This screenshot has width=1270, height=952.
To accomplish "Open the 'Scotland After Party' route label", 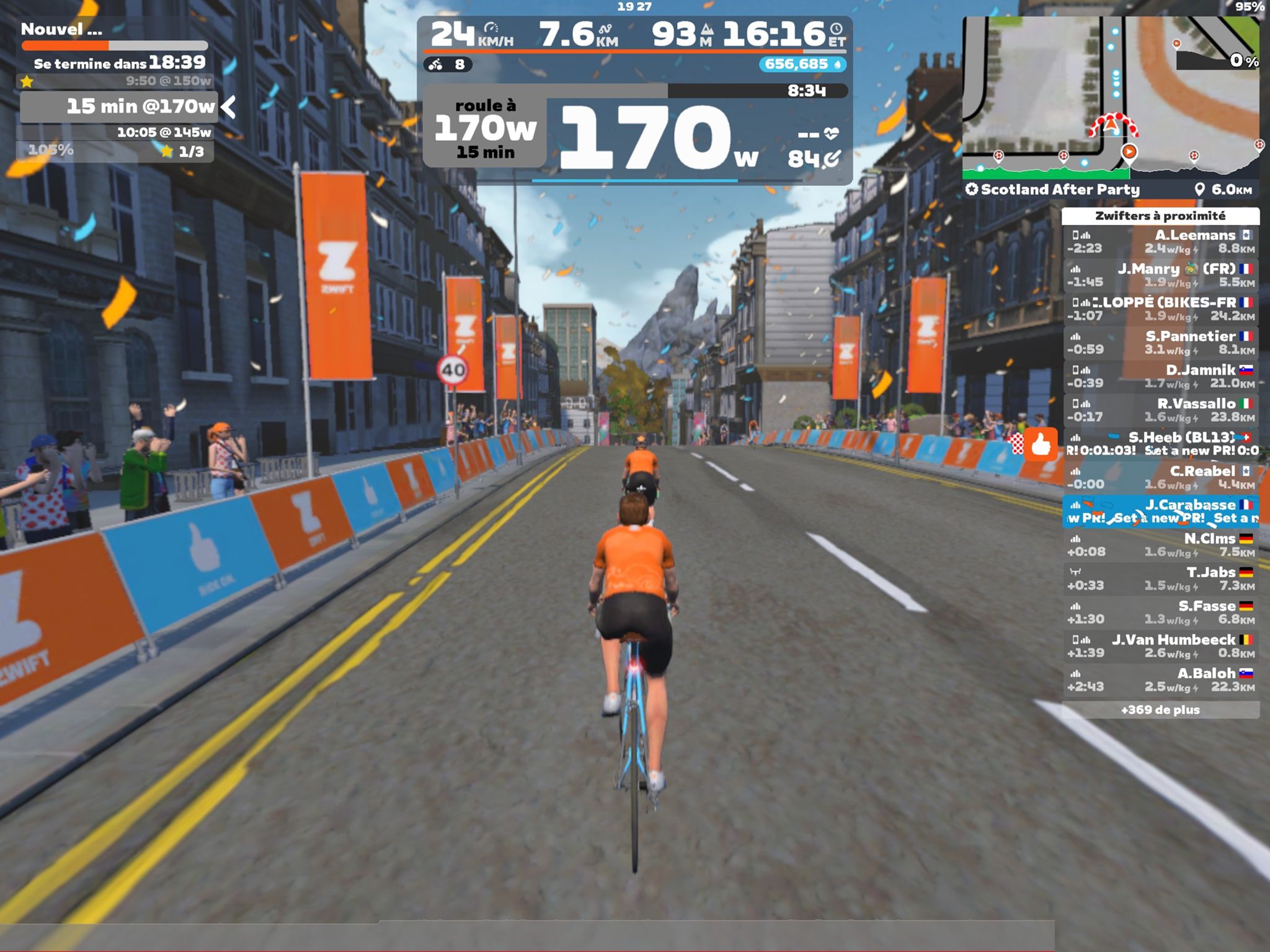I will pos(1054,190).
